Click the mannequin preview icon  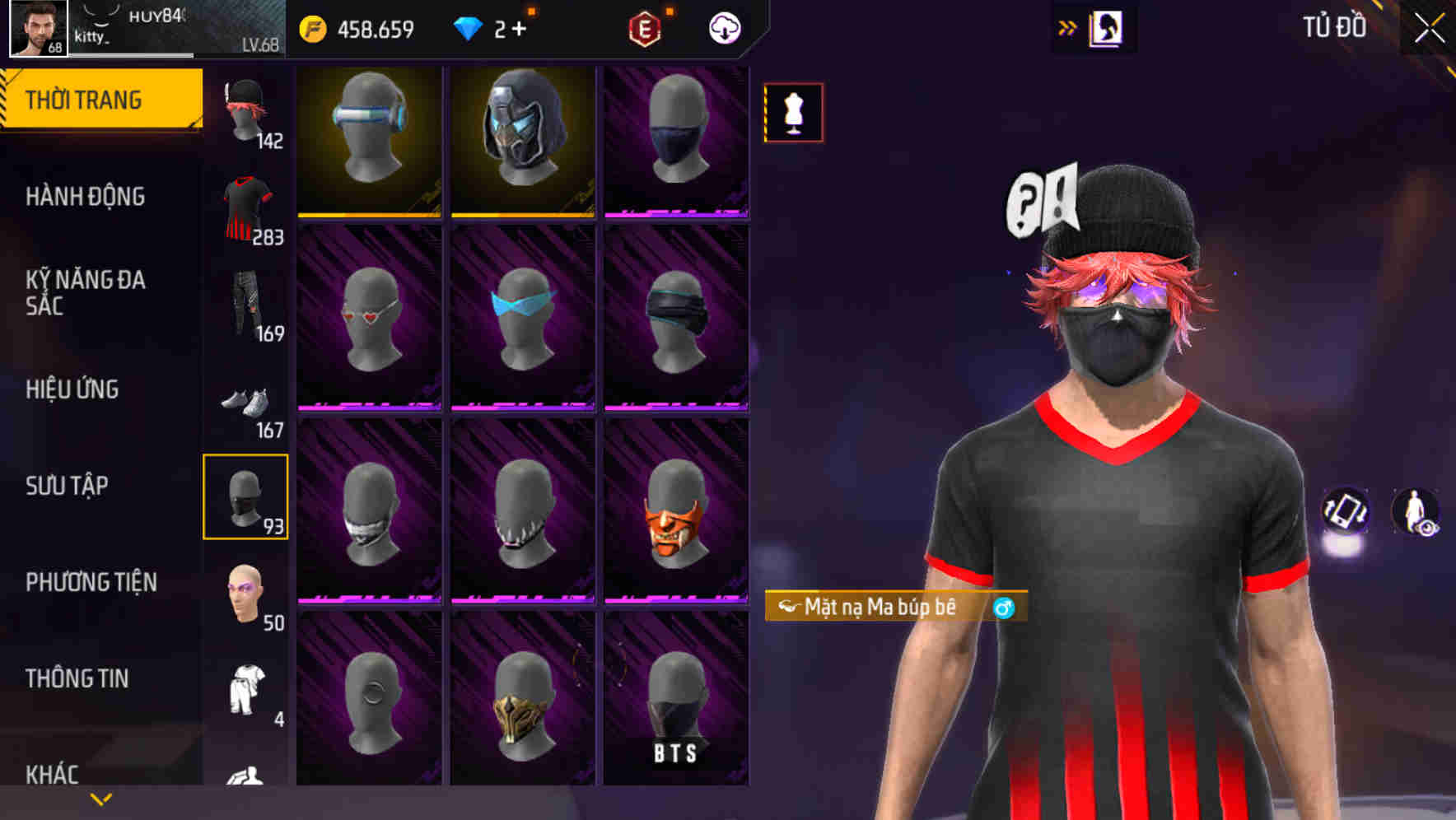(x=793, y=113)
